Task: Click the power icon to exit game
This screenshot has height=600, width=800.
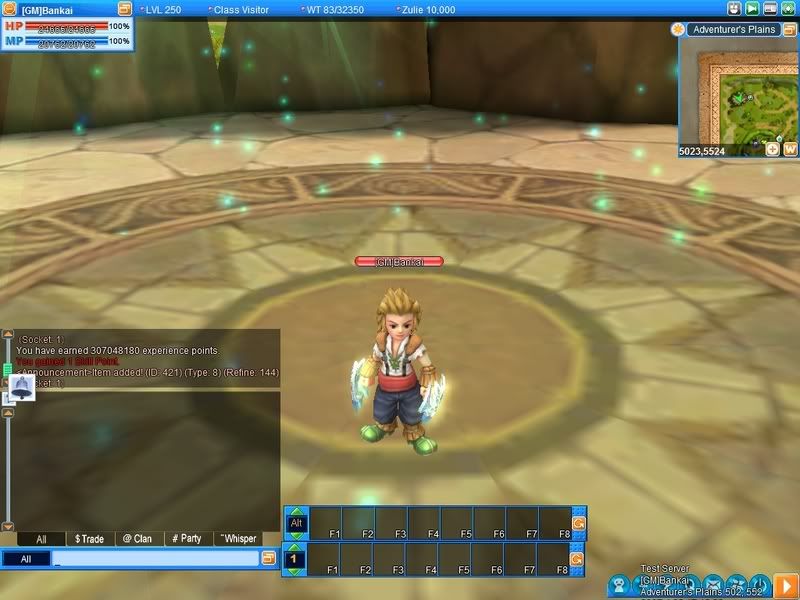Action: (x=759, y=583)
